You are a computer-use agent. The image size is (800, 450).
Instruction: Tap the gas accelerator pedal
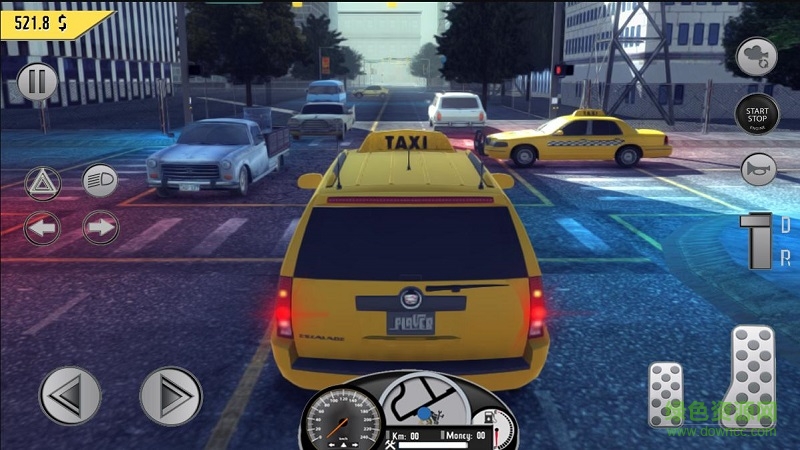751,376
